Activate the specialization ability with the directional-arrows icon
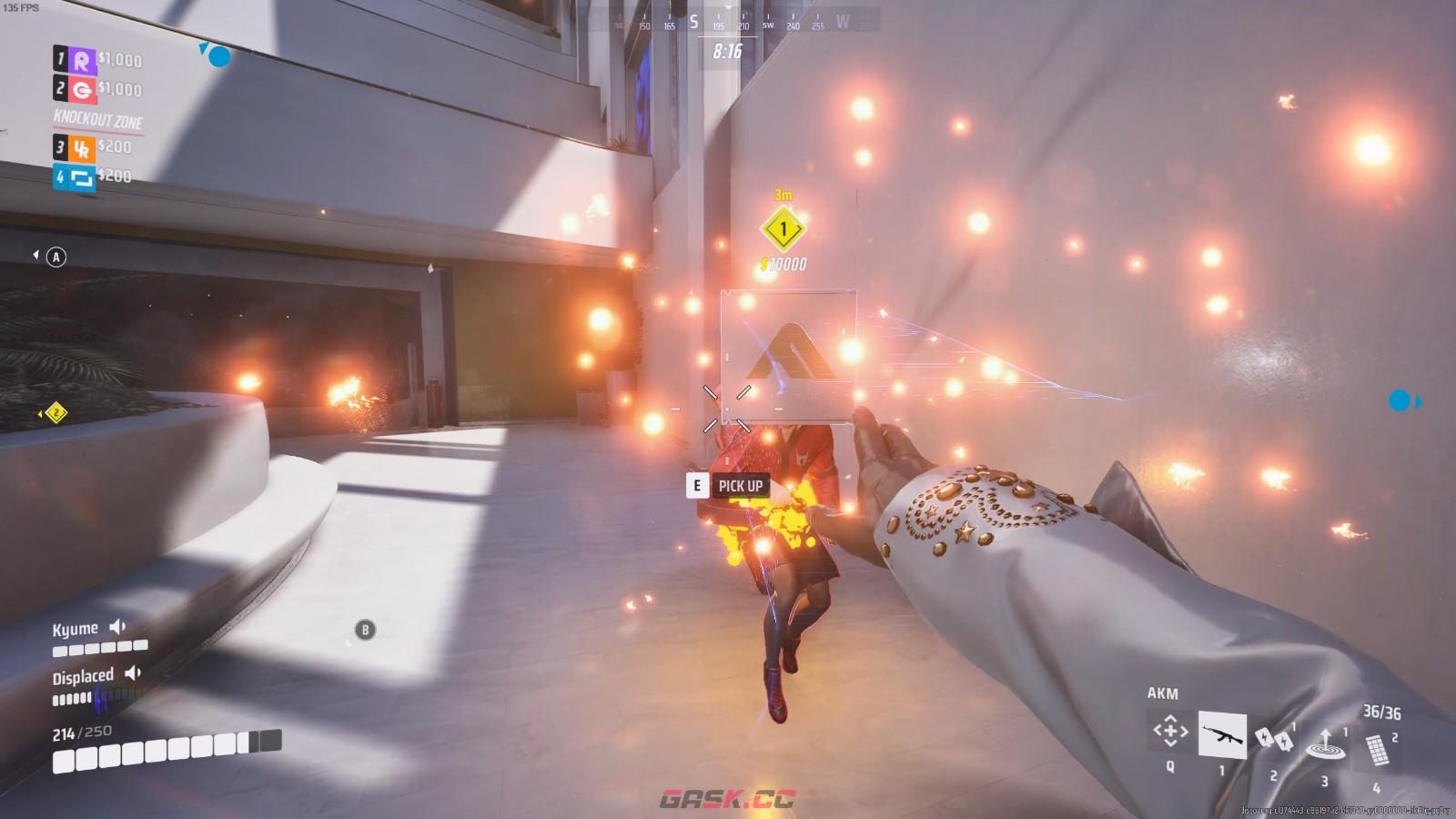 pyautogui.click(x=1170, y=731)
